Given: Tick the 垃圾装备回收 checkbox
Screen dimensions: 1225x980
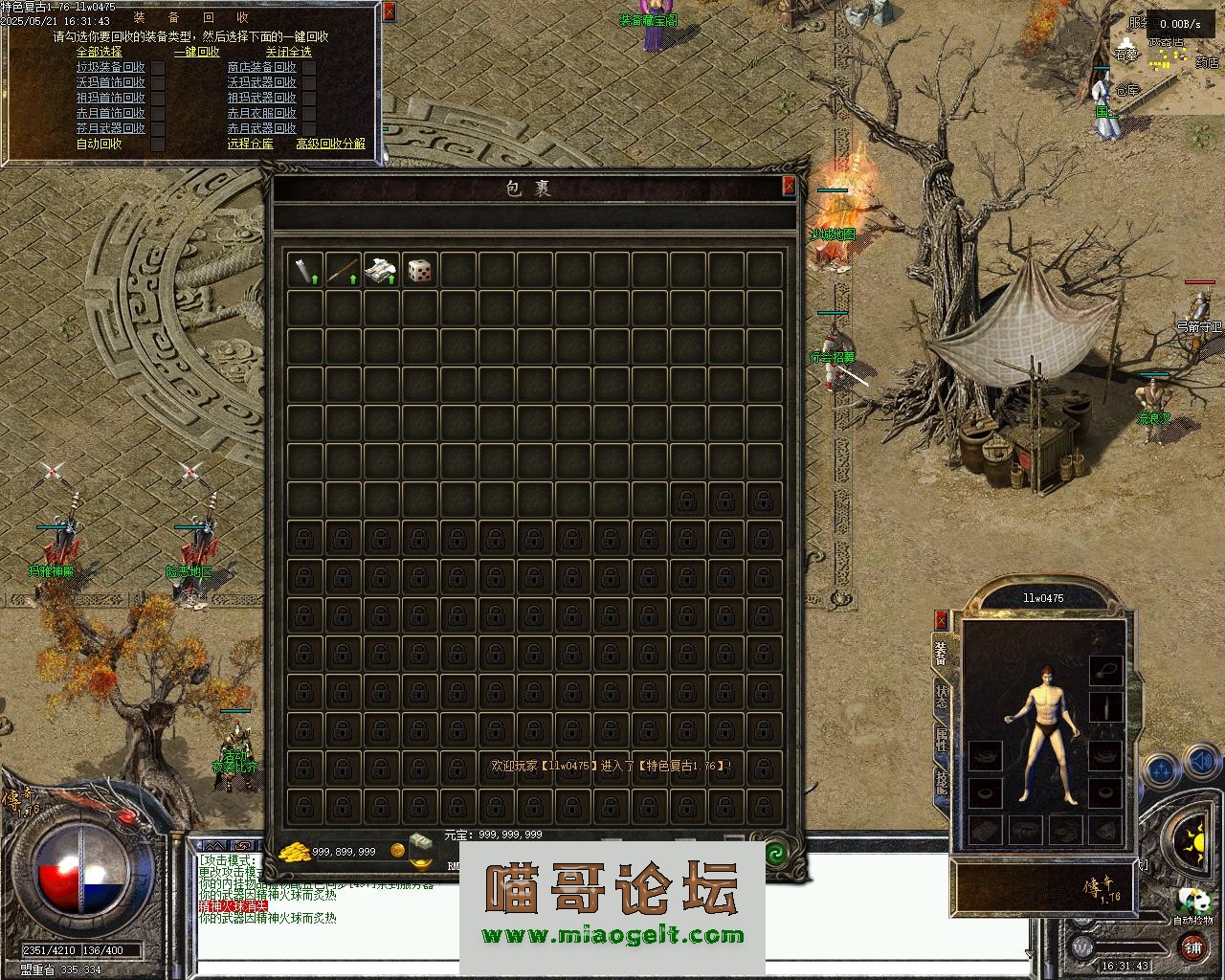Looking at the screenshot, I should coord(158,68).
